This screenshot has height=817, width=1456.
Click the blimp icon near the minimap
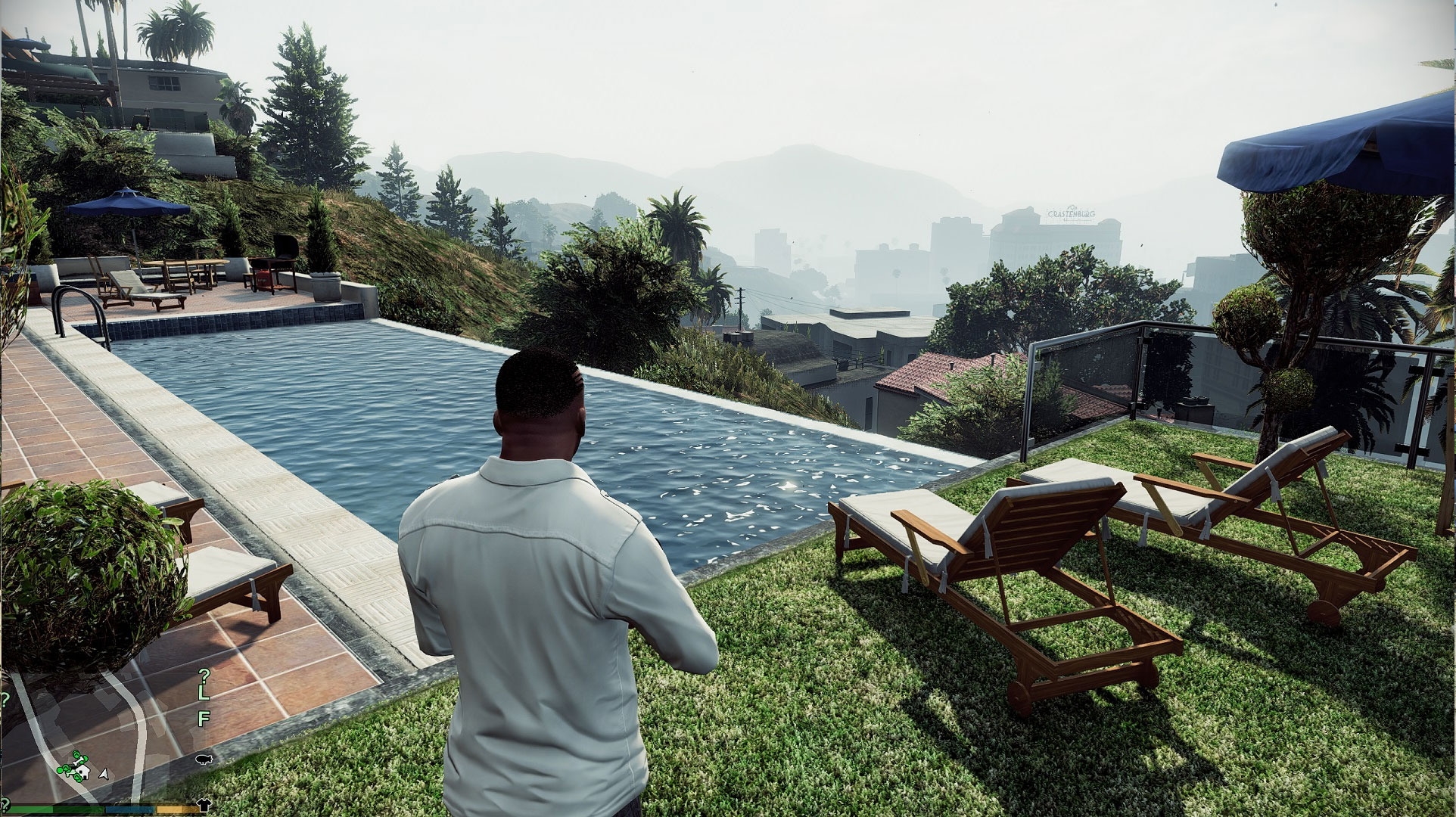point(203,760)
